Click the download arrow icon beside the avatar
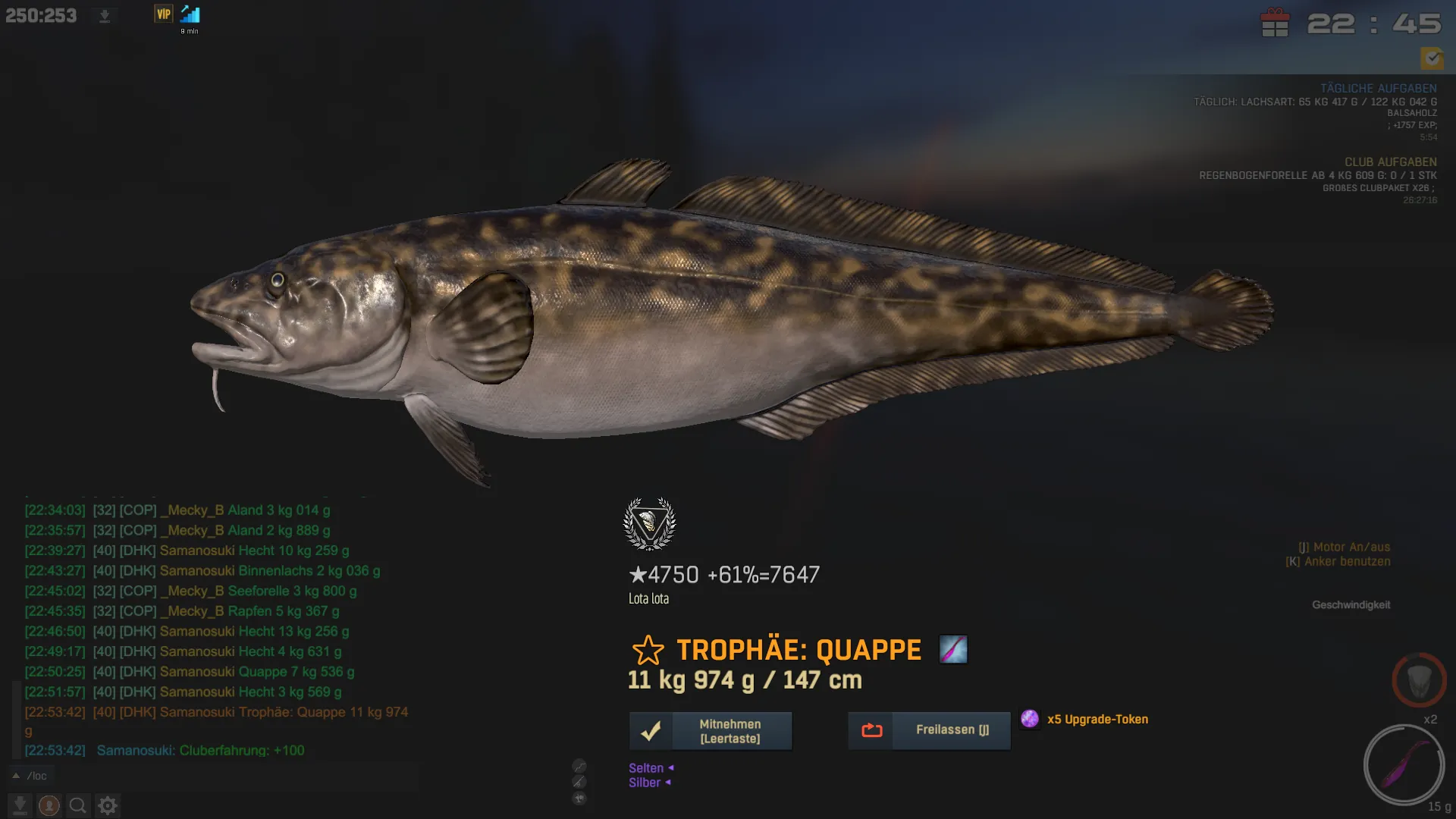Screen dimensions: 1456x819 coord(20,805)
